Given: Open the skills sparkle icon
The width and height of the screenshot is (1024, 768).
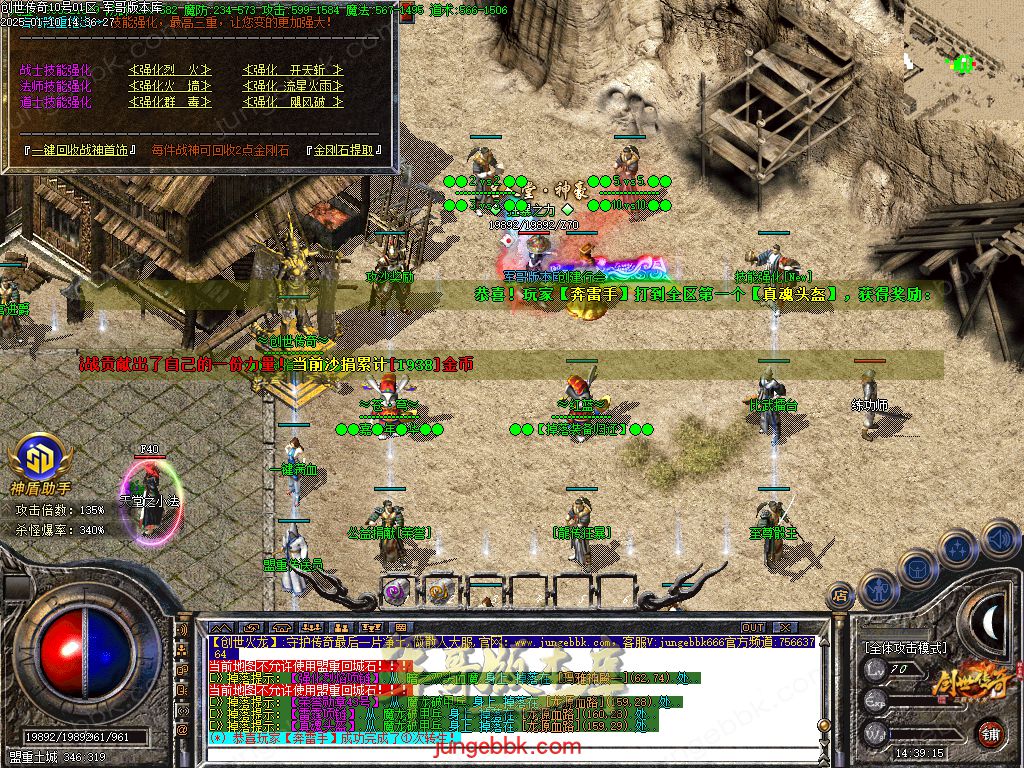Looking at the screenshot, I should (958, 548).
